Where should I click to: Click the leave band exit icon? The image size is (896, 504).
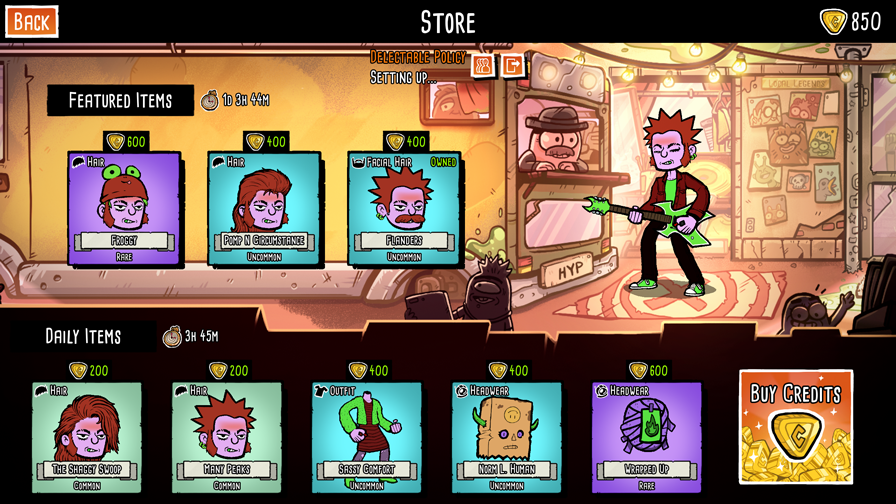click(x=512, y=66)
